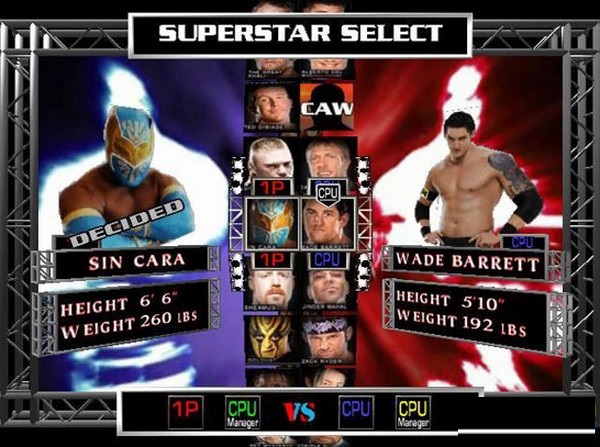Select the blue CPU slot in bottom bar

pos(355,411)
